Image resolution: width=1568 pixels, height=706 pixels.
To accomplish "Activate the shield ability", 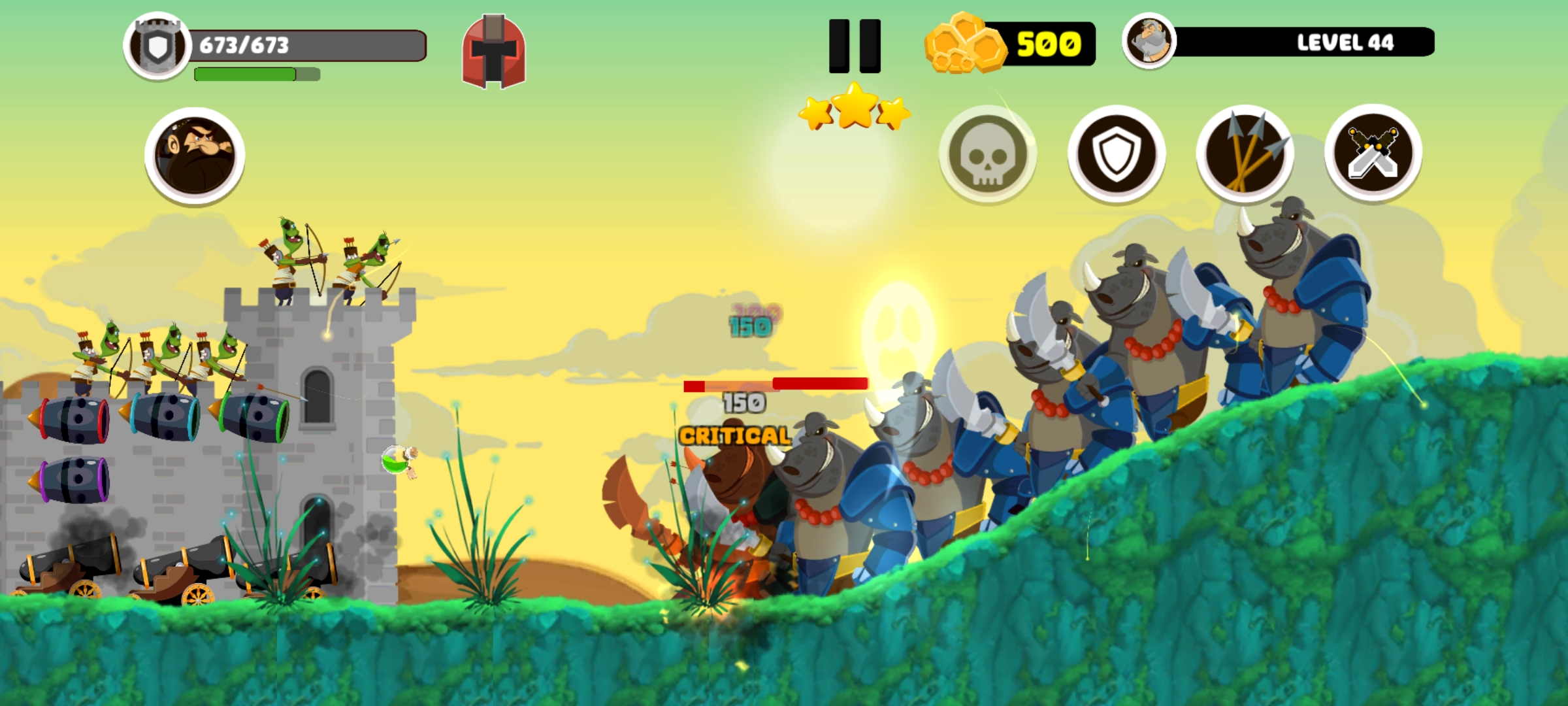I will pyautogui.click(x=1117, y=152).
